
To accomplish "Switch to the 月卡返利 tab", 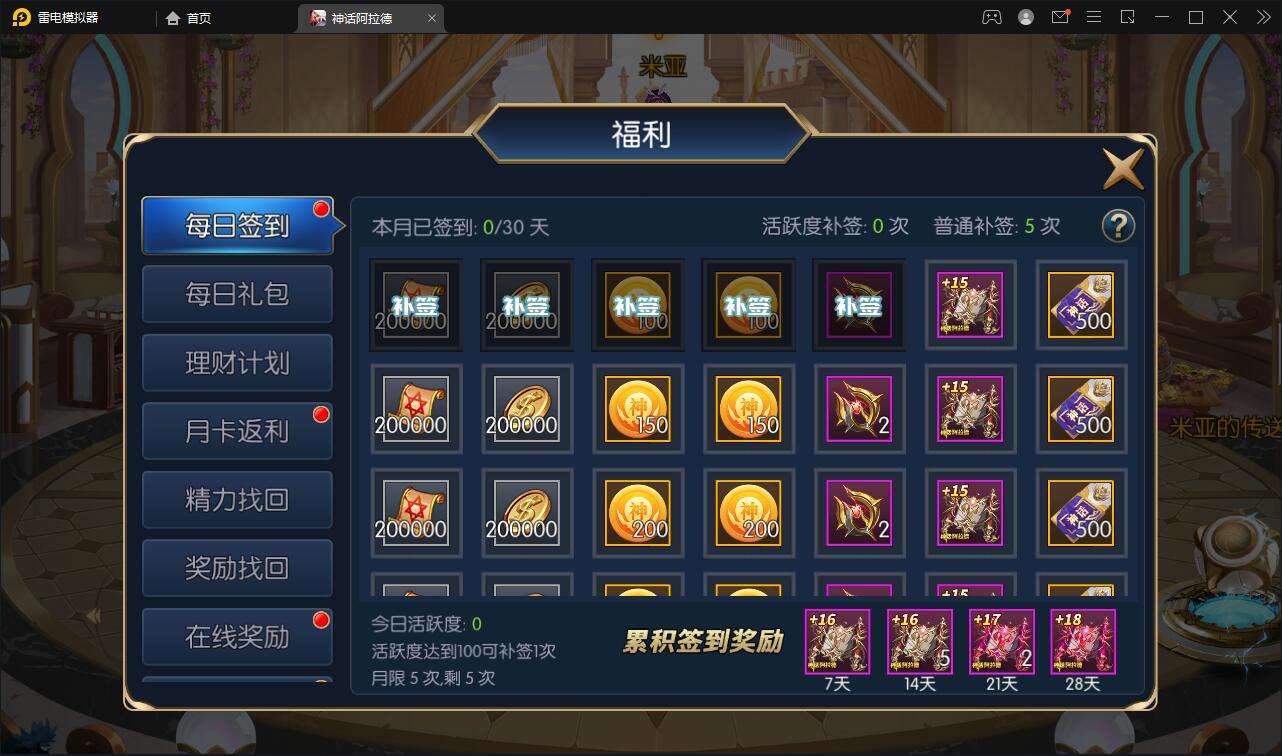I will (237, 430).
